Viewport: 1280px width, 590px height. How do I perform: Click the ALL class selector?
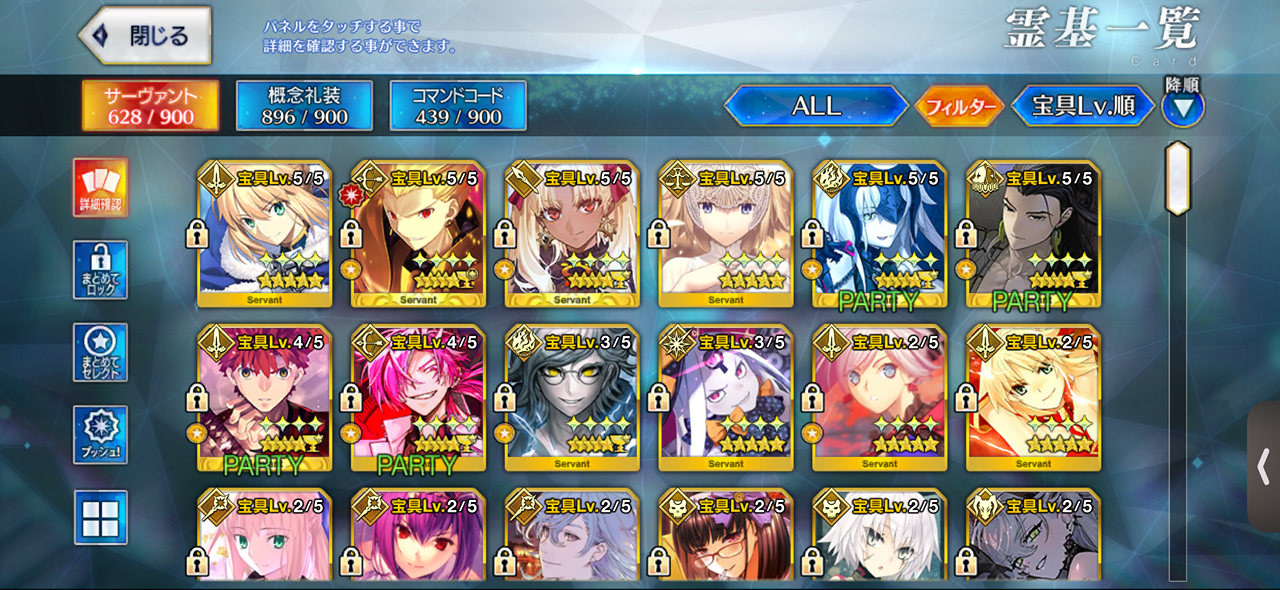(816, 106)
